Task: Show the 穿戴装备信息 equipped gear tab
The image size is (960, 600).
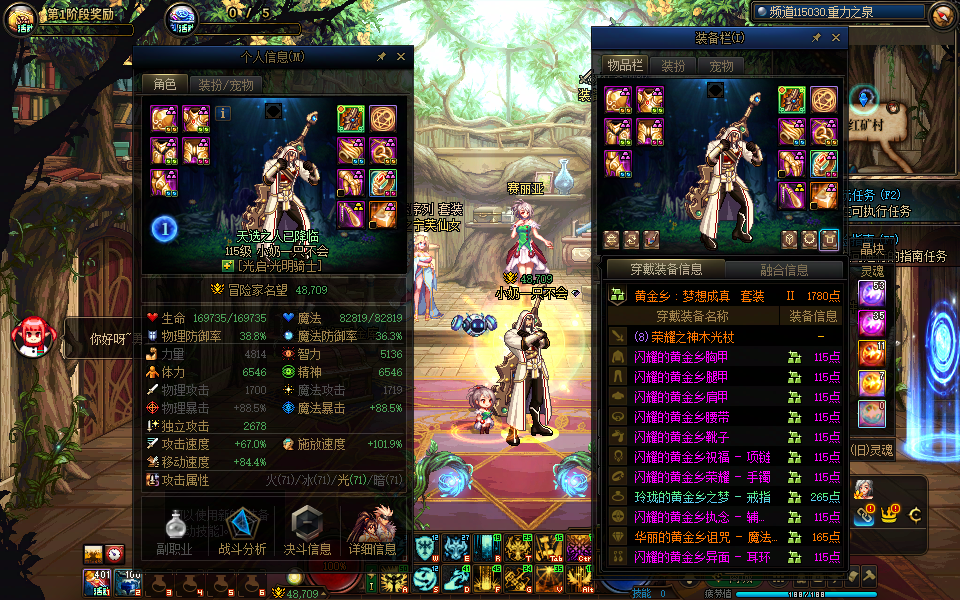Action: (666, 270)
